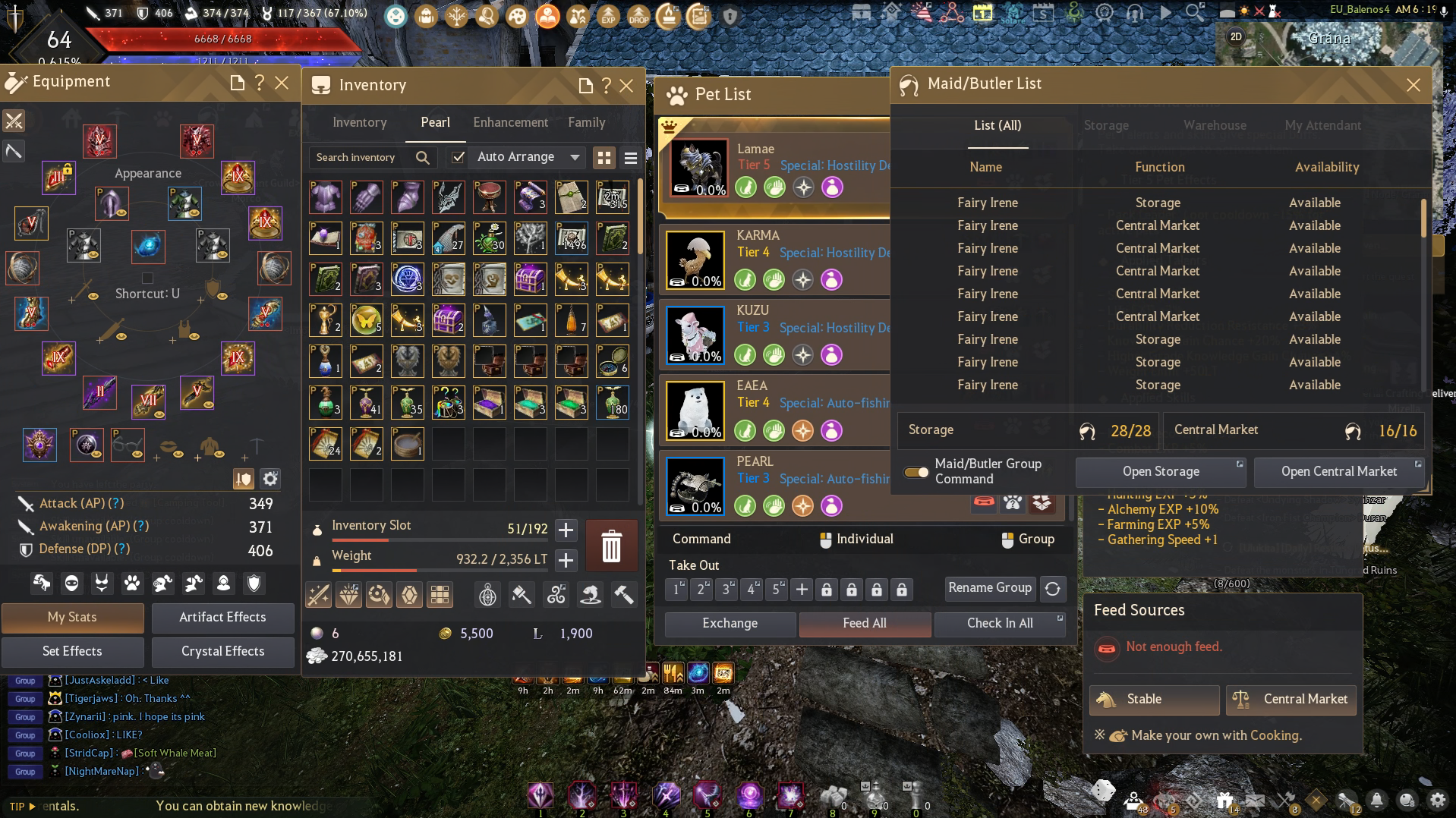Type in the Search inventory field
Image resolution: width=1456 pixels, height=818 pixels.
[x=361, y=158]
